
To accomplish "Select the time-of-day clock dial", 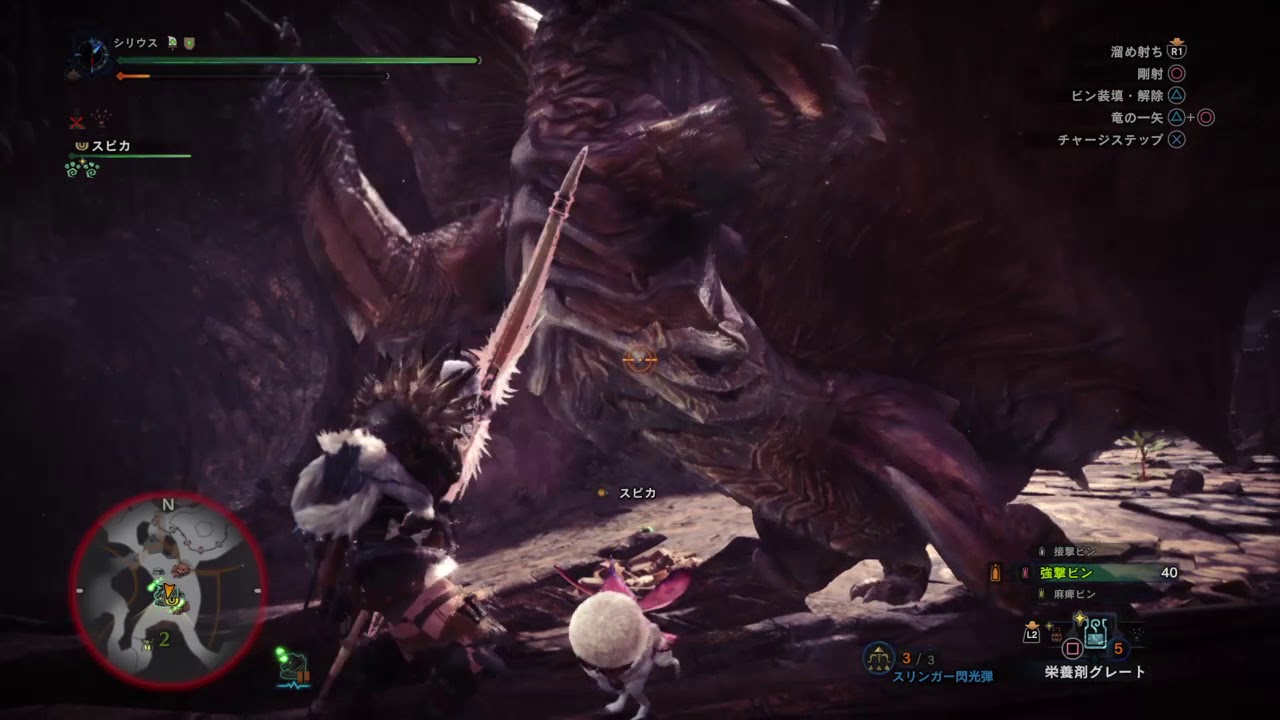I will (x=89, y=53).
